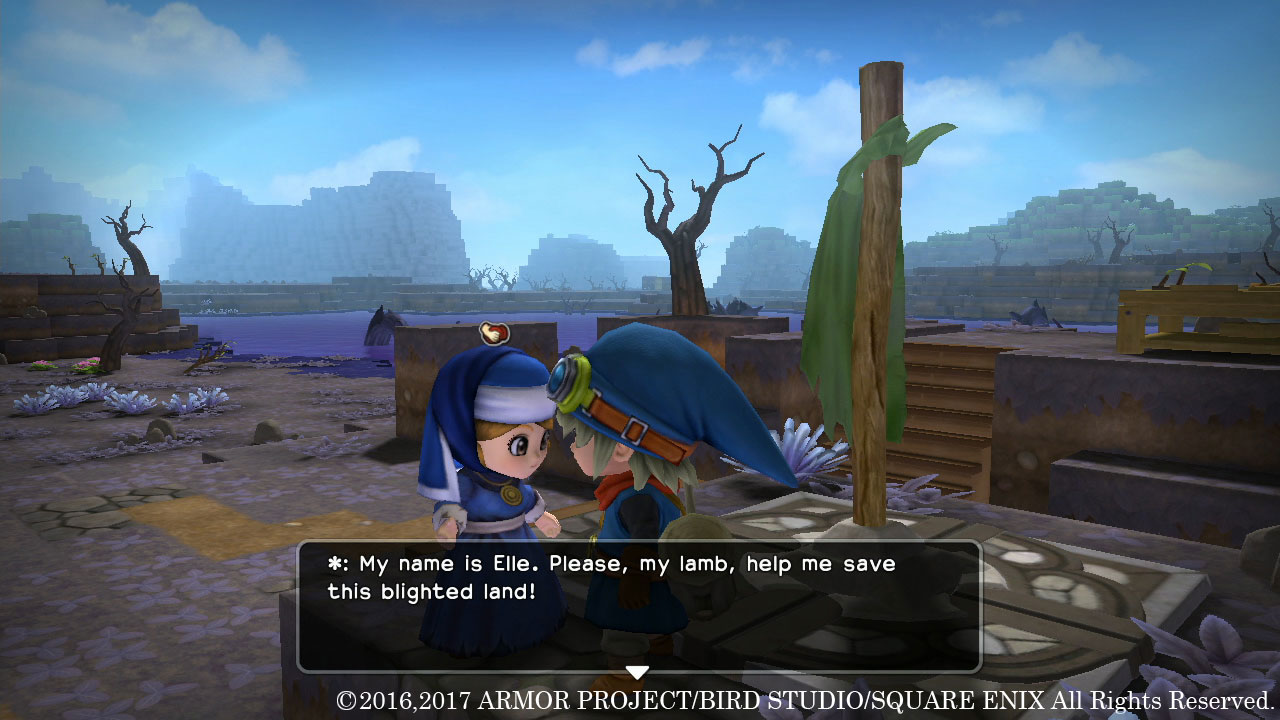
Task: Click the heart speech bubble above Elle
Action: tap(497, 331)
